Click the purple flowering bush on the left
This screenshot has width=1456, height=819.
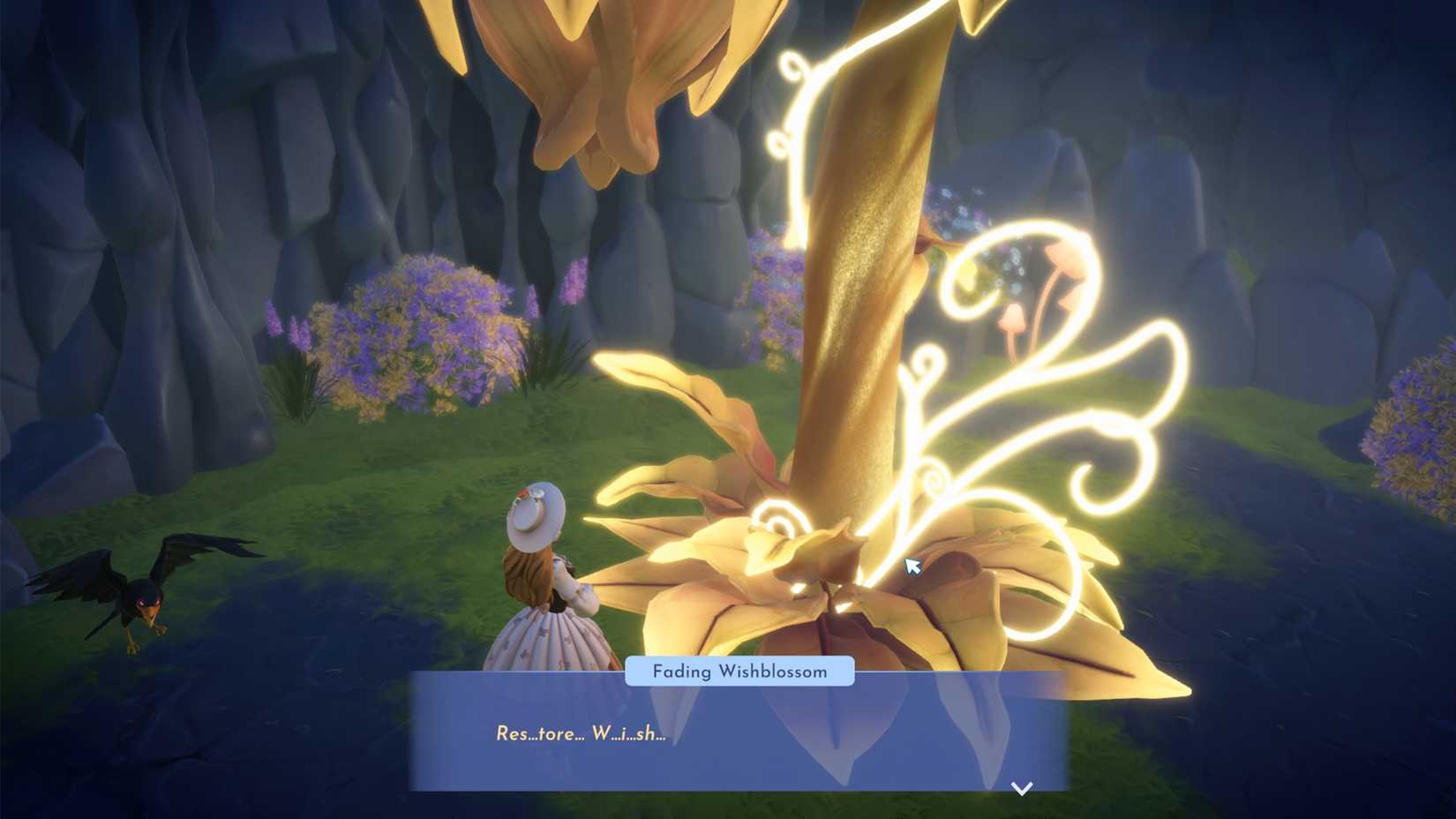[424, 335]
